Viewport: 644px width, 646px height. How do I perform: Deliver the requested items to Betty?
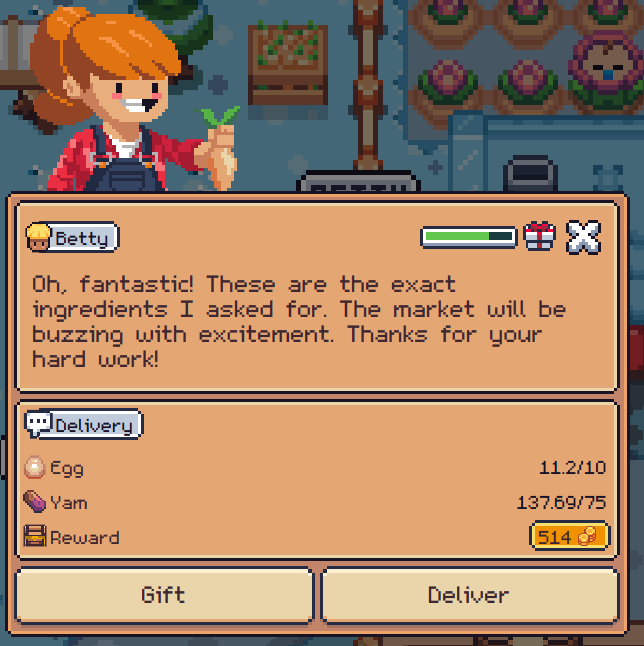[469, 595]
